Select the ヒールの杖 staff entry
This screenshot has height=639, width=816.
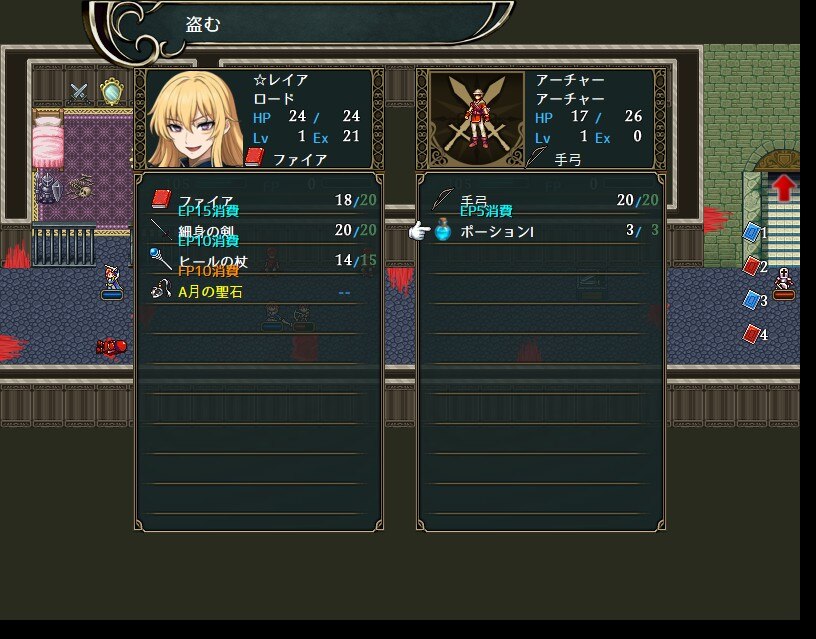click(x=258, y=261)
